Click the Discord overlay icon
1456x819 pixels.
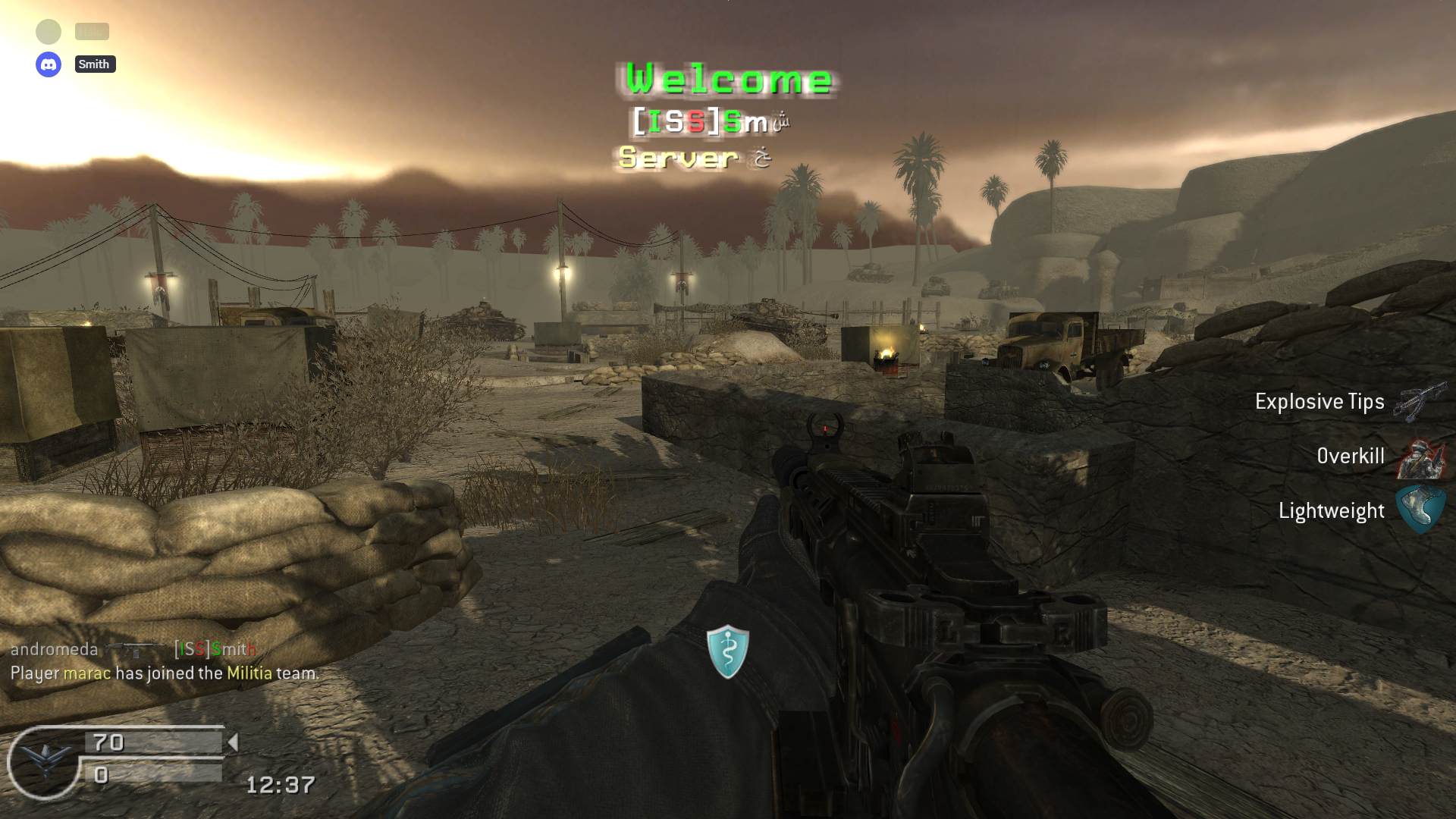pos(49,64)
